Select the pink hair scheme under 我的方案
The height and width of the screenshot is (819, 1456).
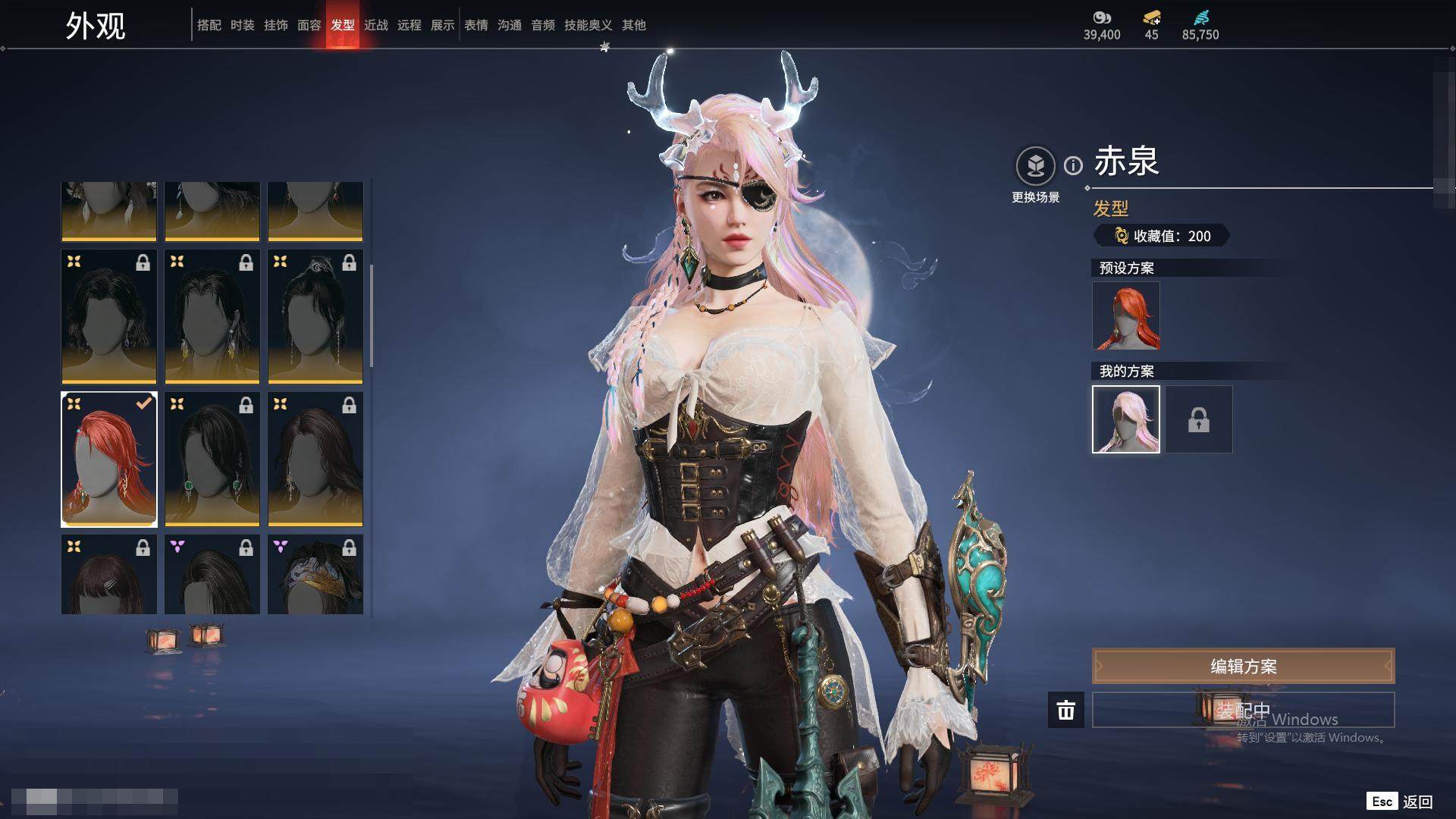tap(1125, 419)
